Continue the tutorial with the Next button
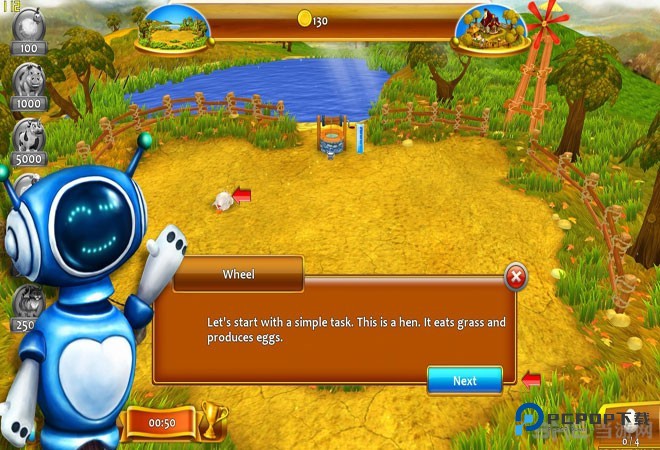The width and height of the screenshot is (660, 450). click(x=464, y=380)
